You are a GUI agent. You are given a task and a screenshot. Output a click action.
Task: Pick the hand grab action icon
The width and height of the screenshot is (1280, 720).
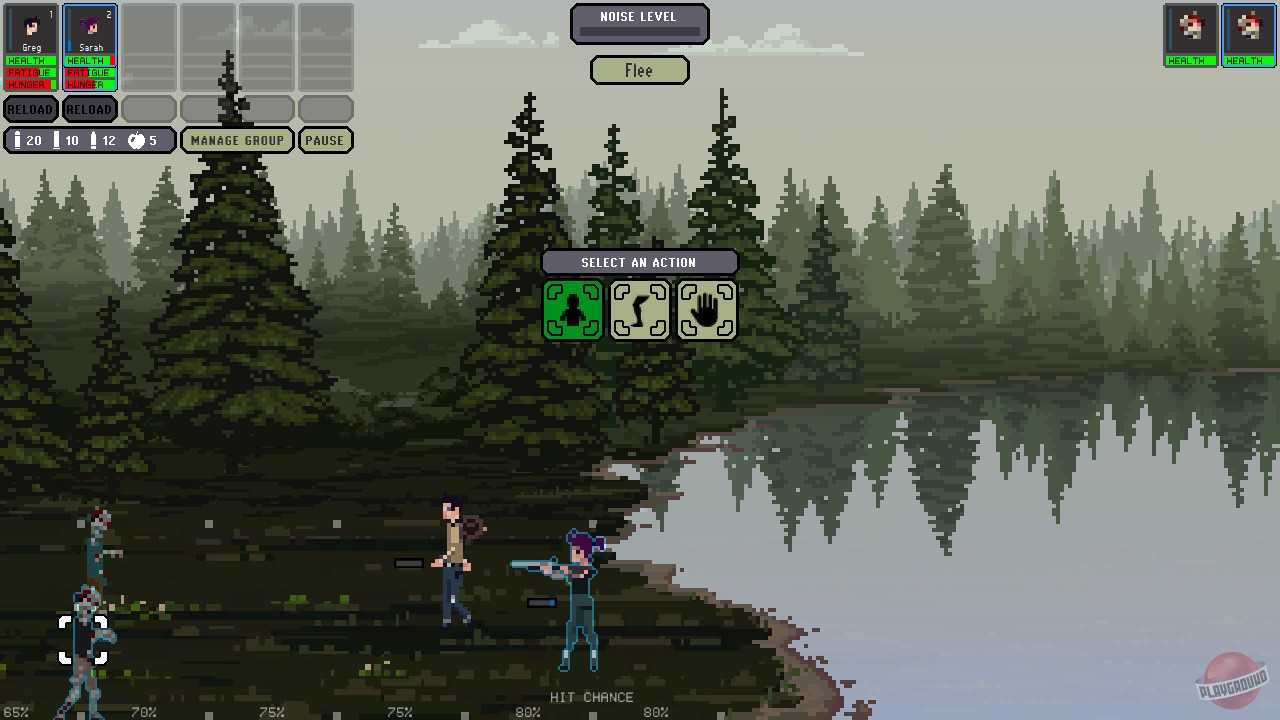tap(707, 309)
